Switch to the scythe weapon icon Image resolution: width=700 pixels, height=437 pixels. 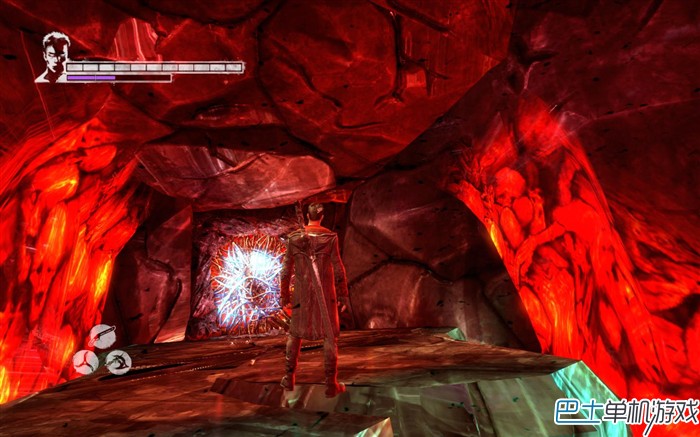point(118,361)
